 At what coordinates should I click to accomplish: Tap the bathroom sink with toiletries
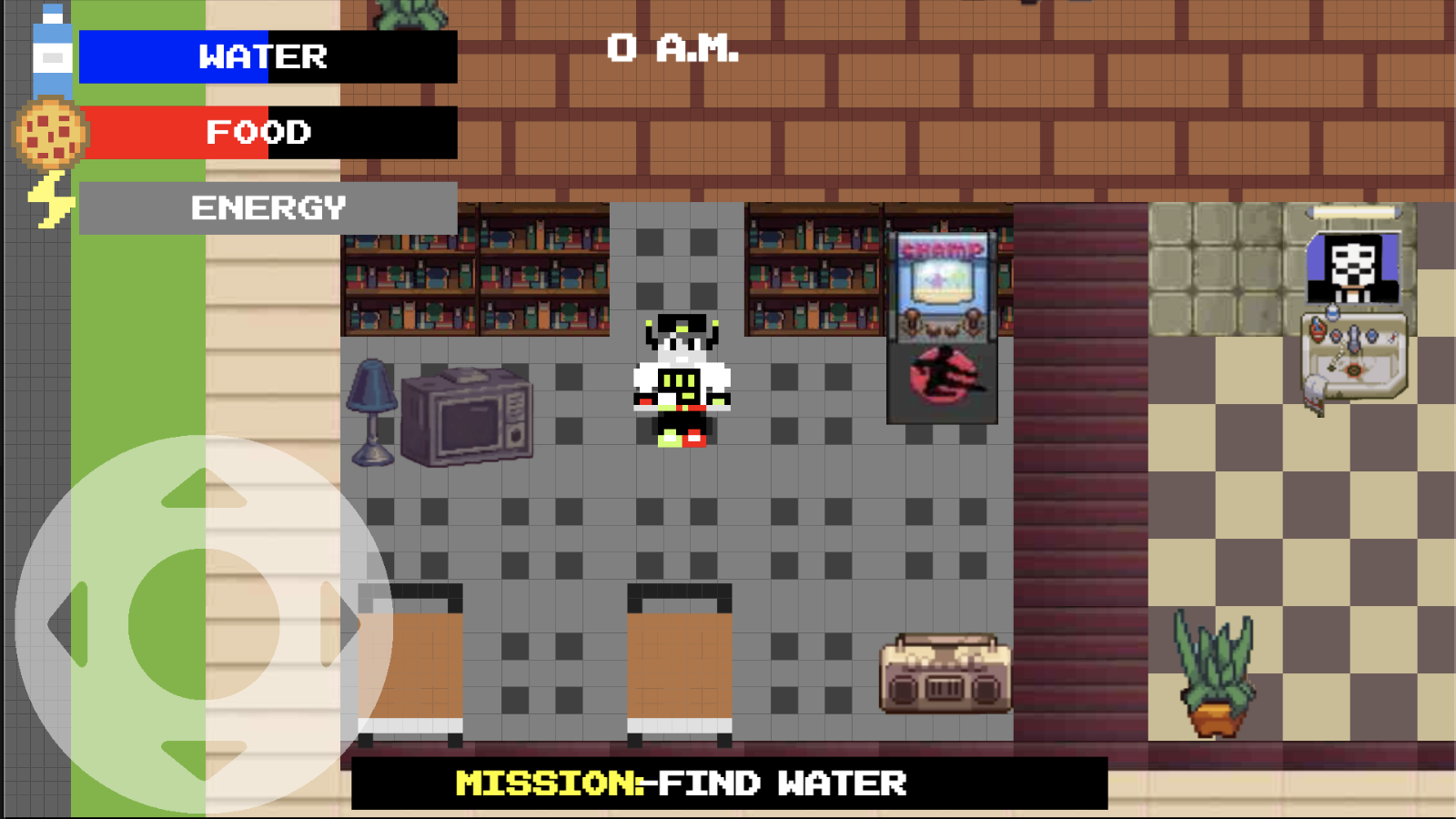click(x=1353, y=355)
